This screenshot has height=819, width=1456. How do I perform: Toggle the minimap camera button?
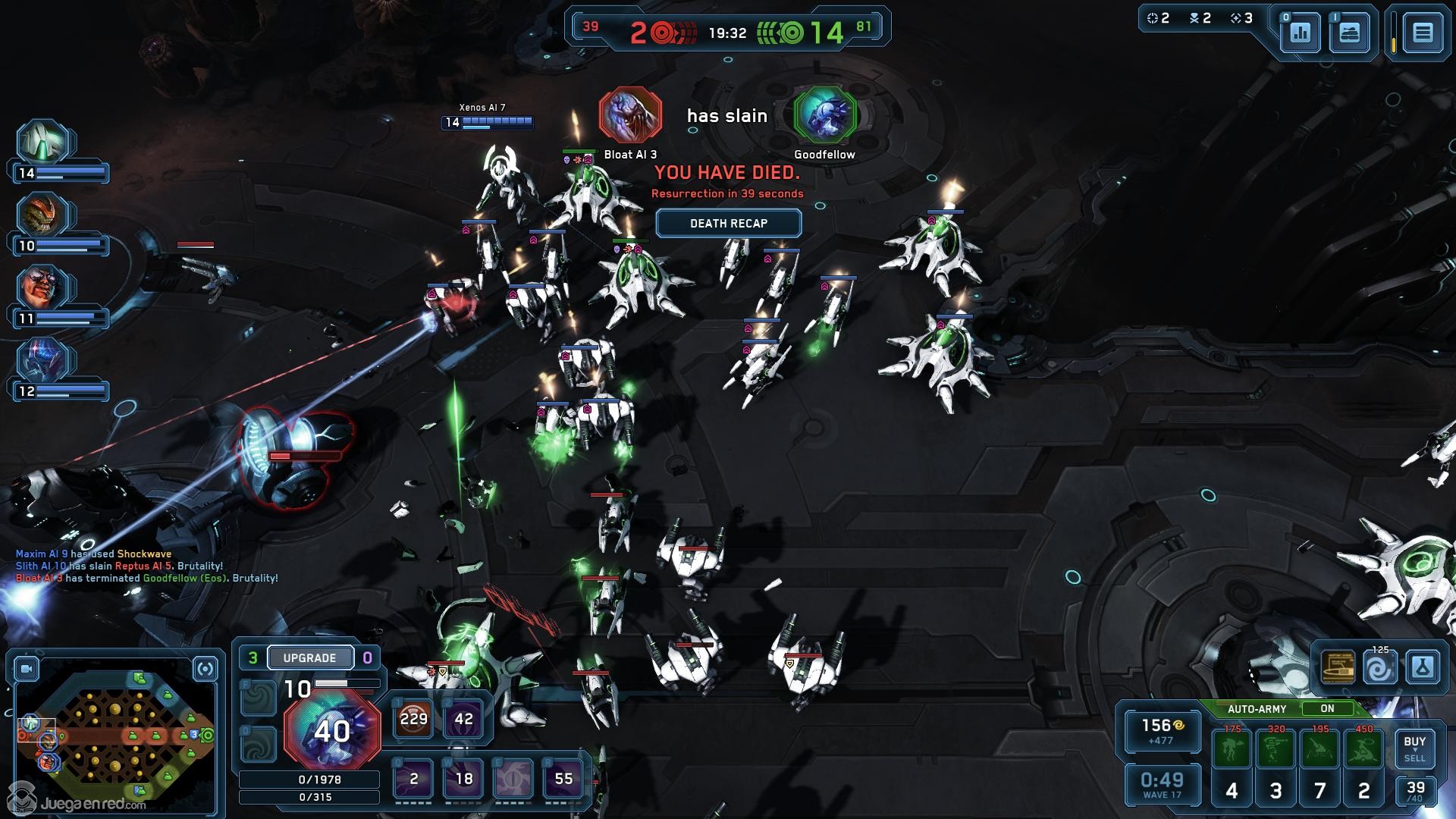coord(28,669)
